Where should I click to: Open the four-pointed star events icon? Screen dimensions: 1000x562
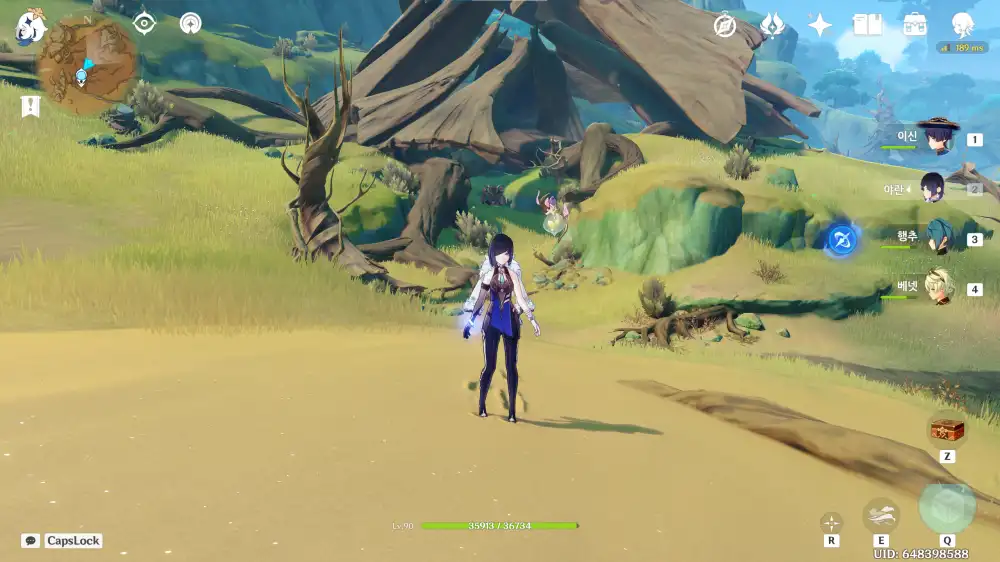click(x=820, y=26)
